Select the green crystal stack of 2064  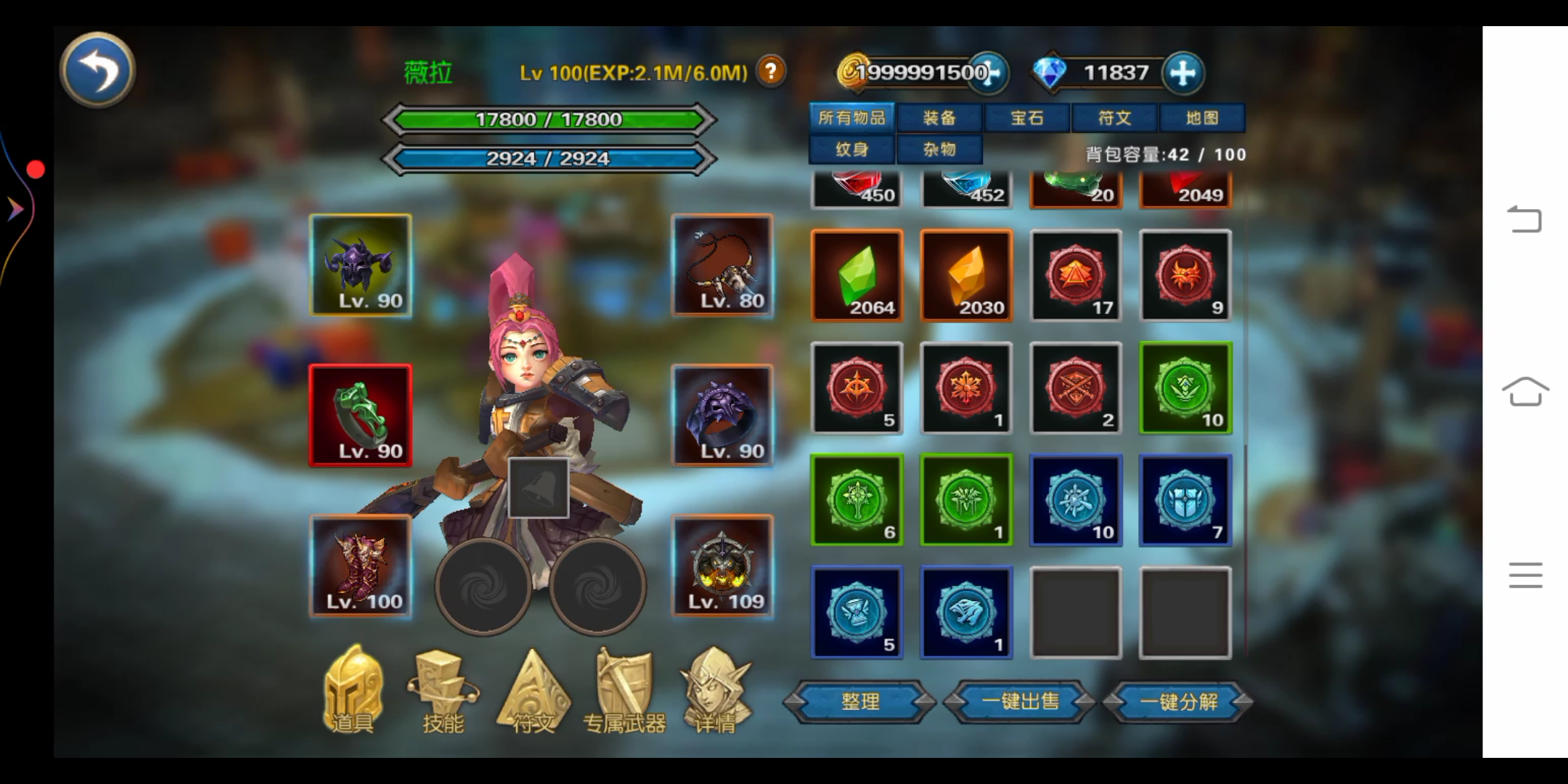[857, 276]
